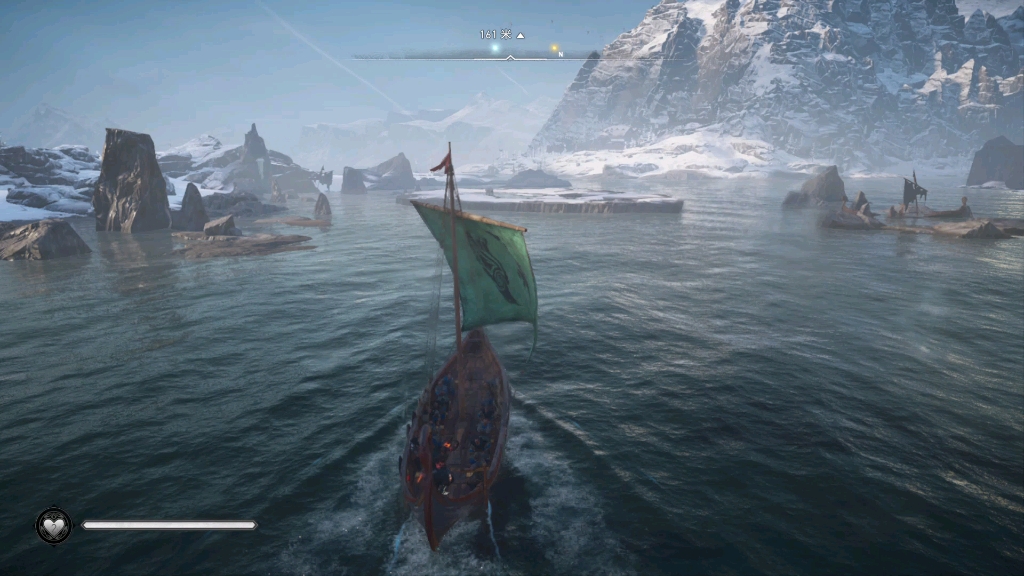Click the yellow objective marker on the compass
The width and height of the screenshot is (1024, 576).
553,47
